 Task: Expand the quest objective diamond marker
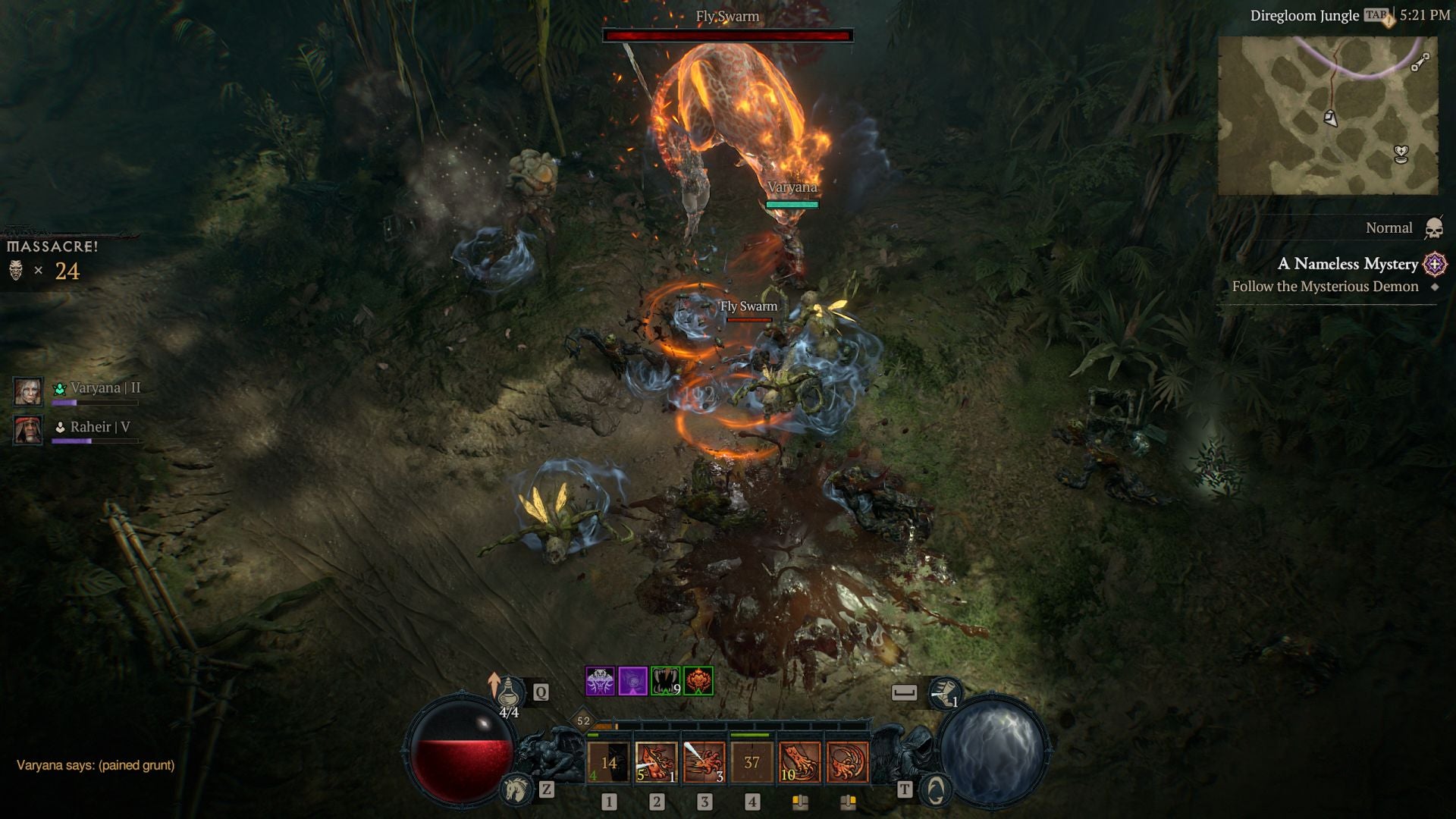tap(1433, 287)
